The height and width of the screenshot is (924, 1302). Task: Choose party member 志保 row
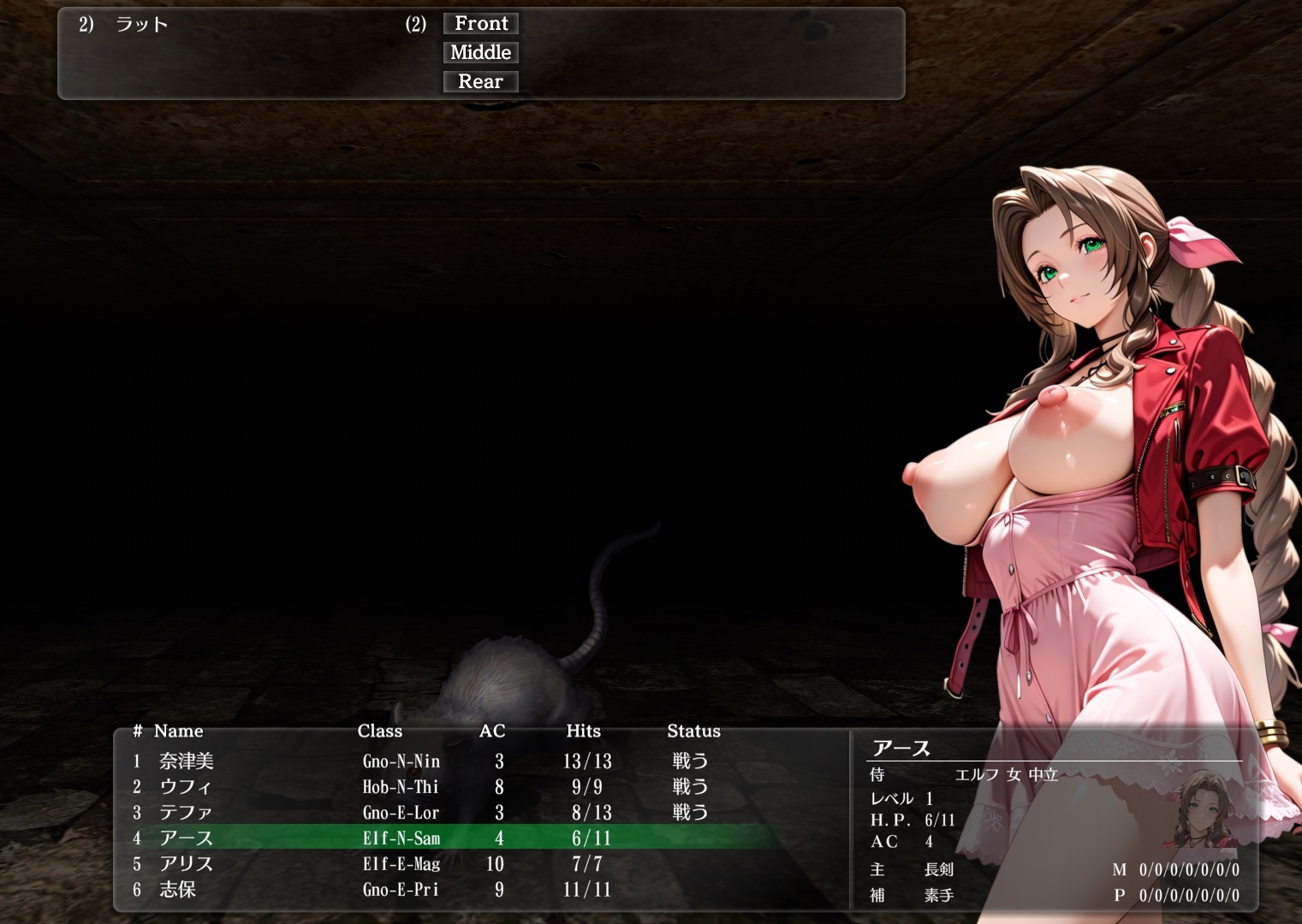tap(178, 890)
